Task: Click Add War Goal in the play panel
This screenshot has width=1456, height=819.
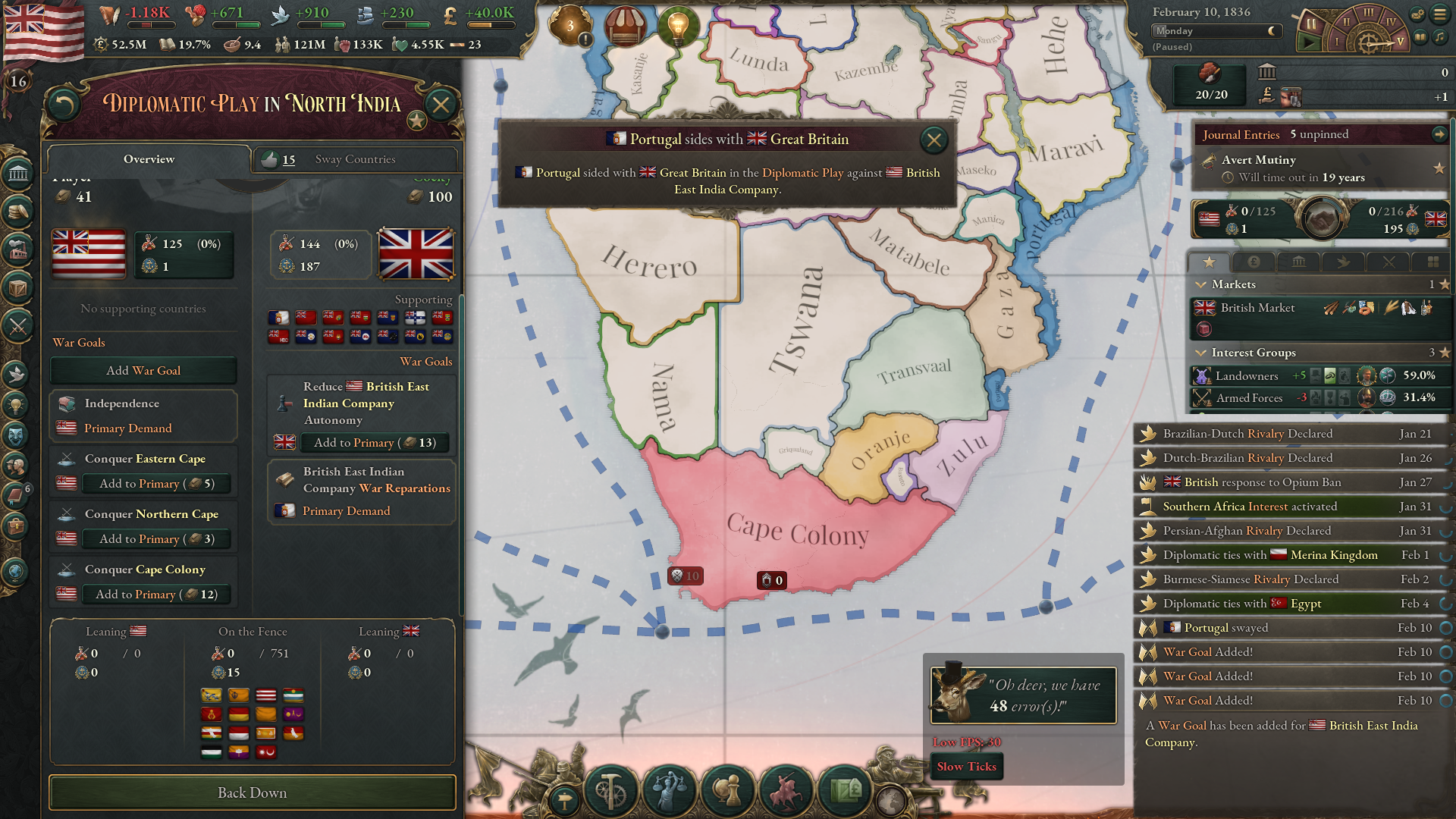Action: click(143, 370)
